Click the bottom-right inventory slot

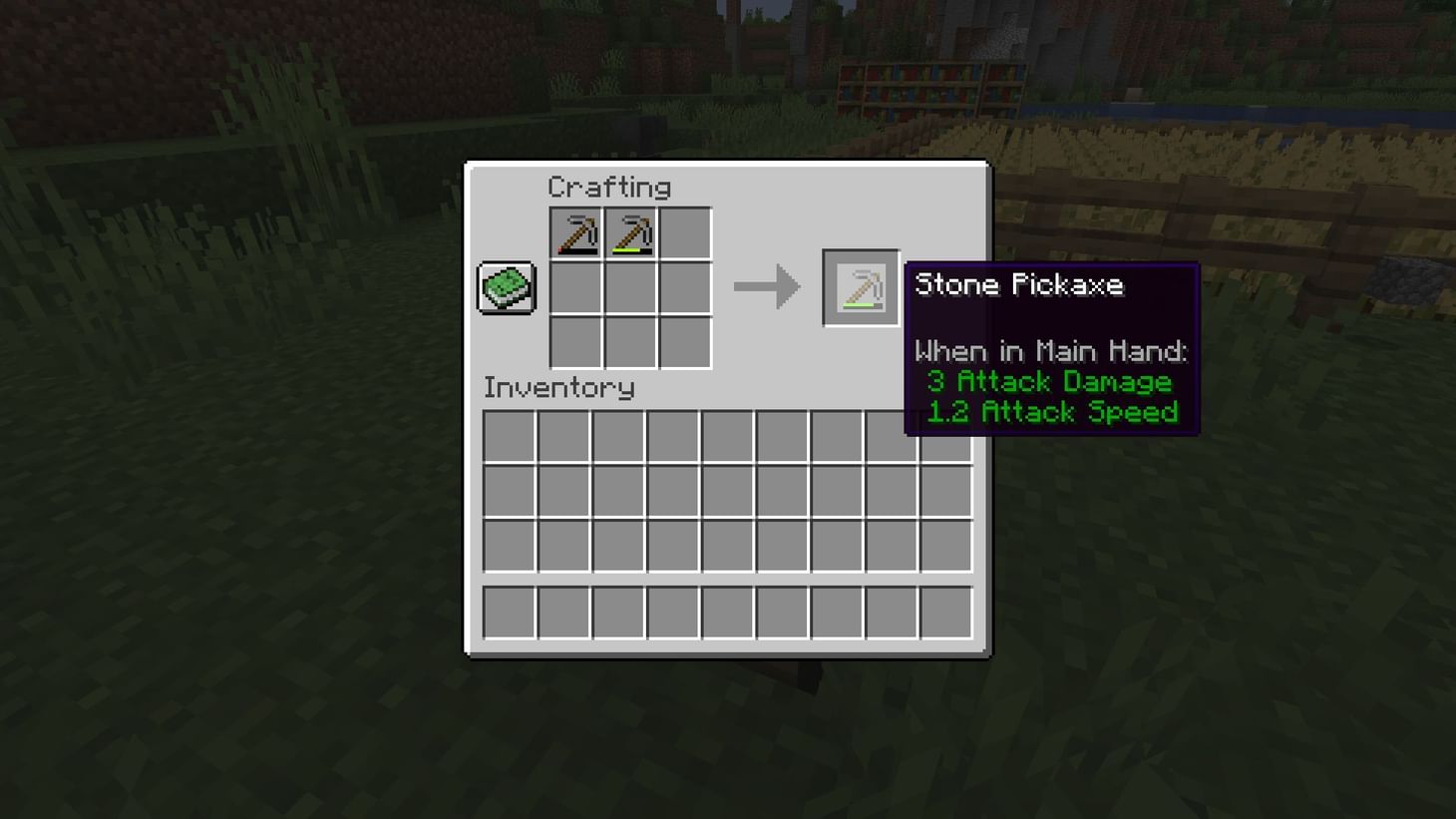(944, 546)
